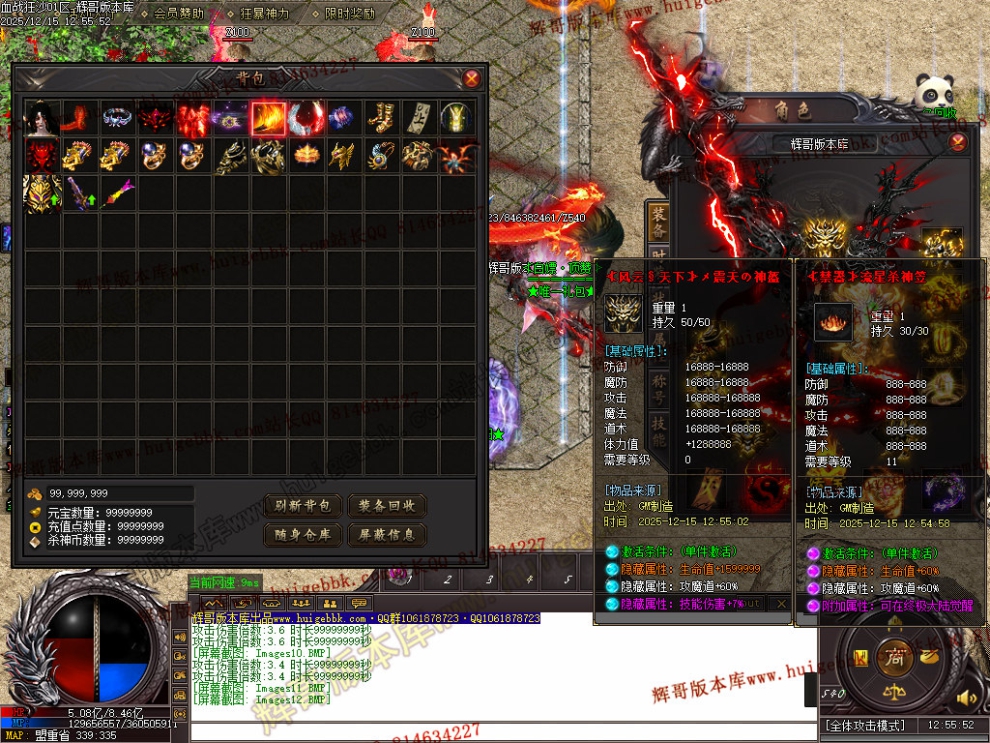The image size is (990, 743).
Task: Open the 随身仓库 portable warehouse
Action: 303,535
